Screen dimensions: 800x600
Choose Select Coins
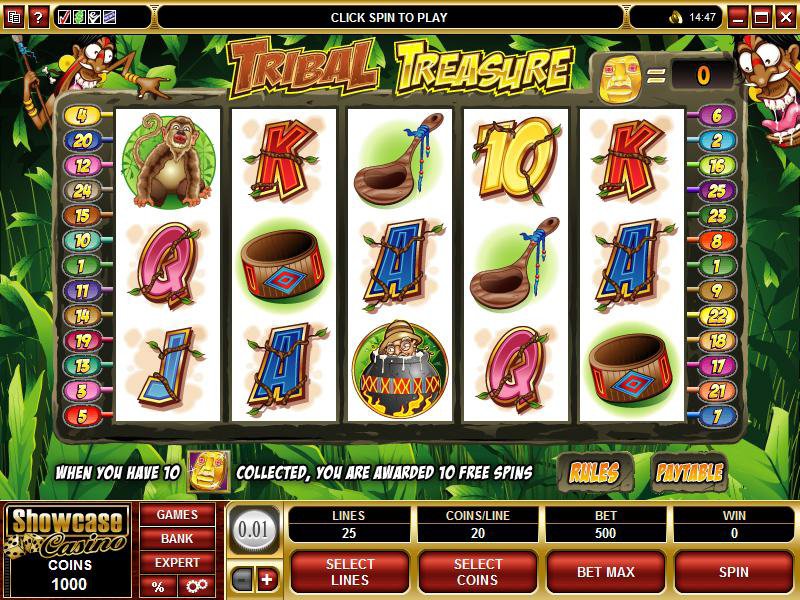(477, 572)
